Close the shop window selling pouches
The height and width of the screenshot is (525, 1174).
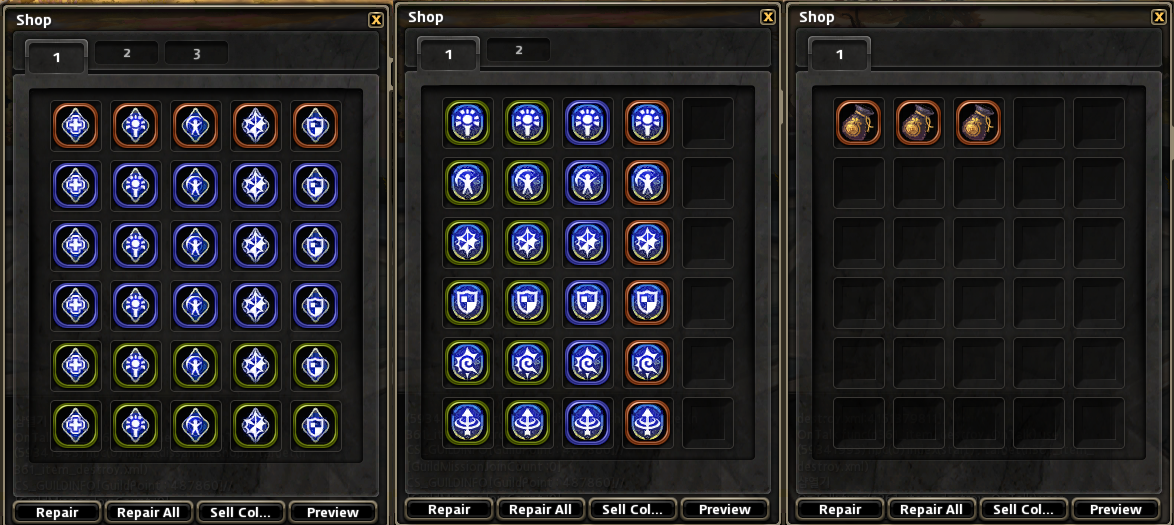click(1160, 17)
